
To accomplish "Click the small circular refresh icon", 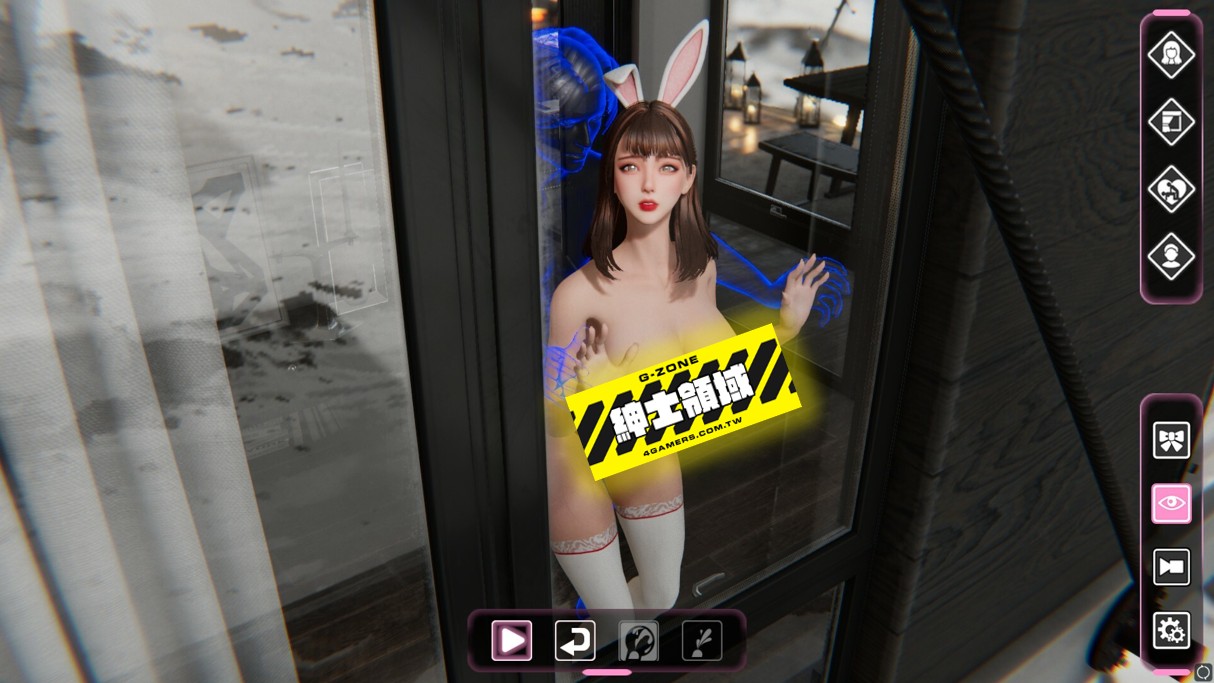I will 1203,673.
